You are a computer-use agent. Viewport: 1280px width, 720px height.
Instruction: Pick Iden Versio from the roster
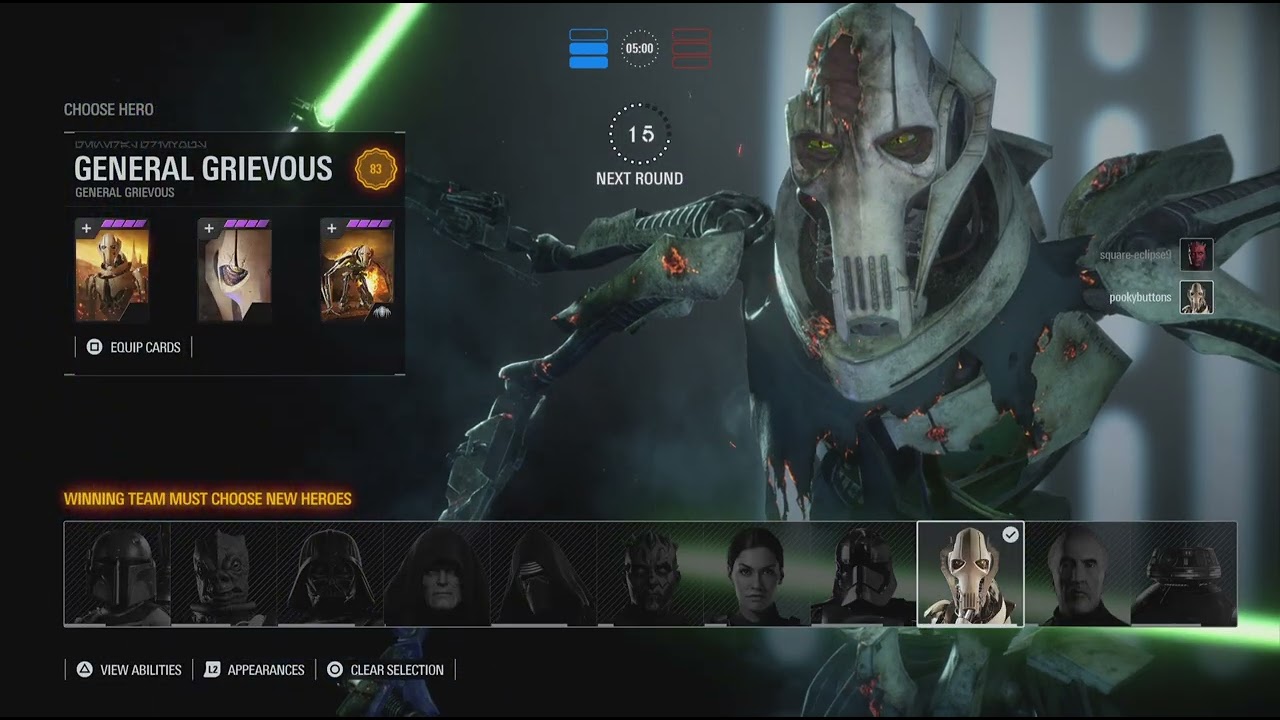[x=757, y=575]
